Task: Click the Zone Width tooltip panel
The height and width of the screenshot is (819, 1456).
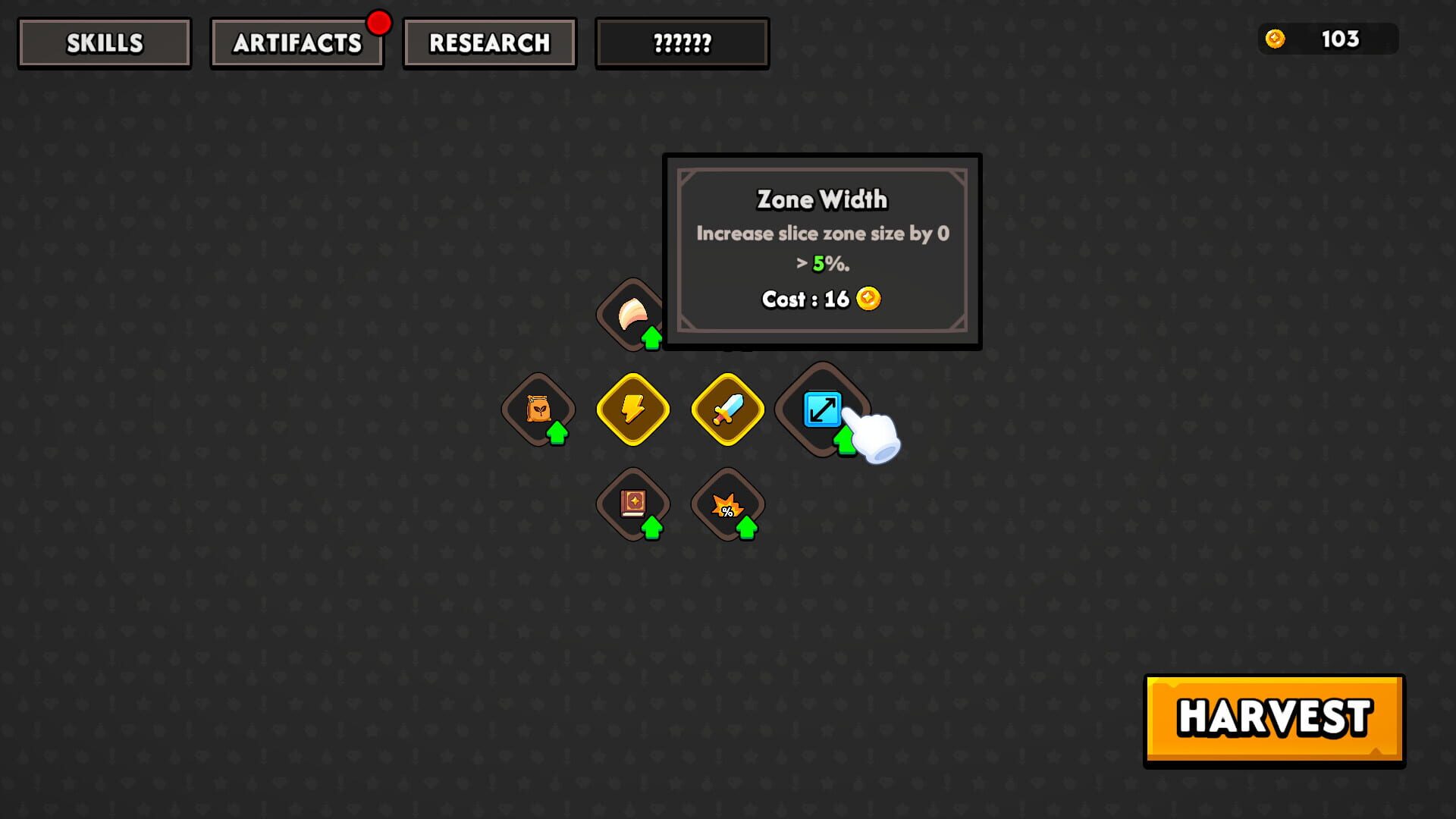Action: pos(822,250)
